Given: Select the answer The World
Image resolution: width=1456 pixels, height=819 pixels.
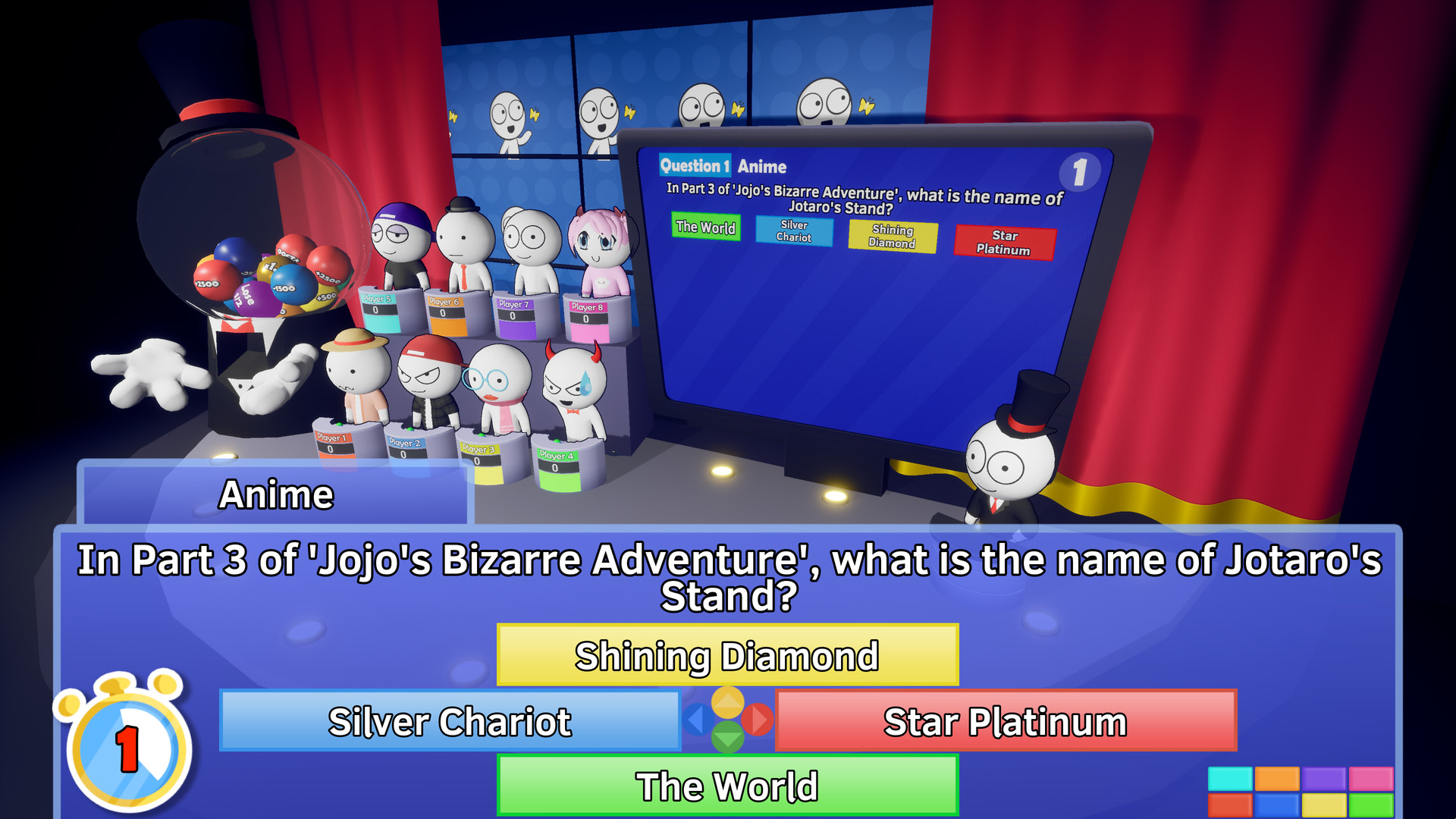Looking at the screenshot, I should (726, 786).
